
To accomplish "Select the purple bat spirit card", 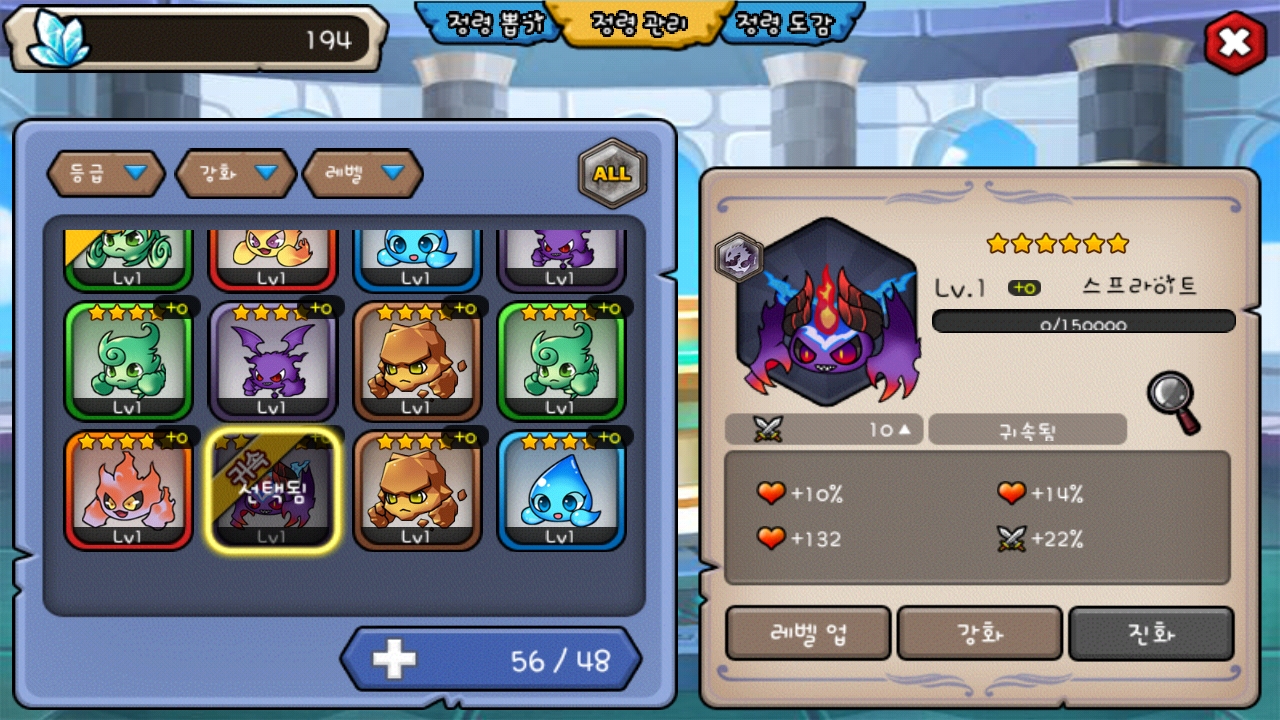I will click(272, 361).
